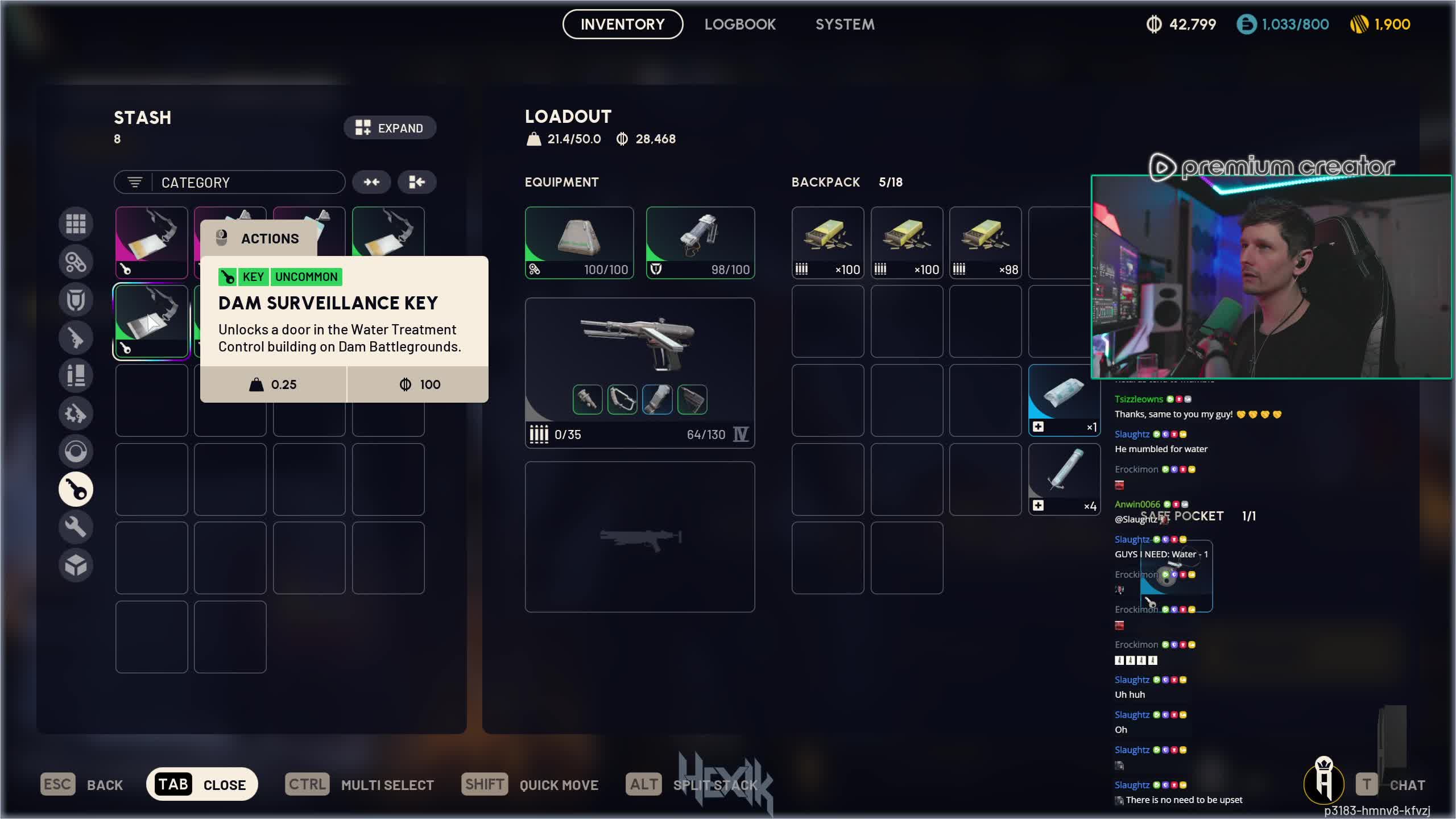The height and width of the screenshot is (819, 1456).
Task: Select the shield equipment slot showing 98/100
Action: tap(700, 242)
